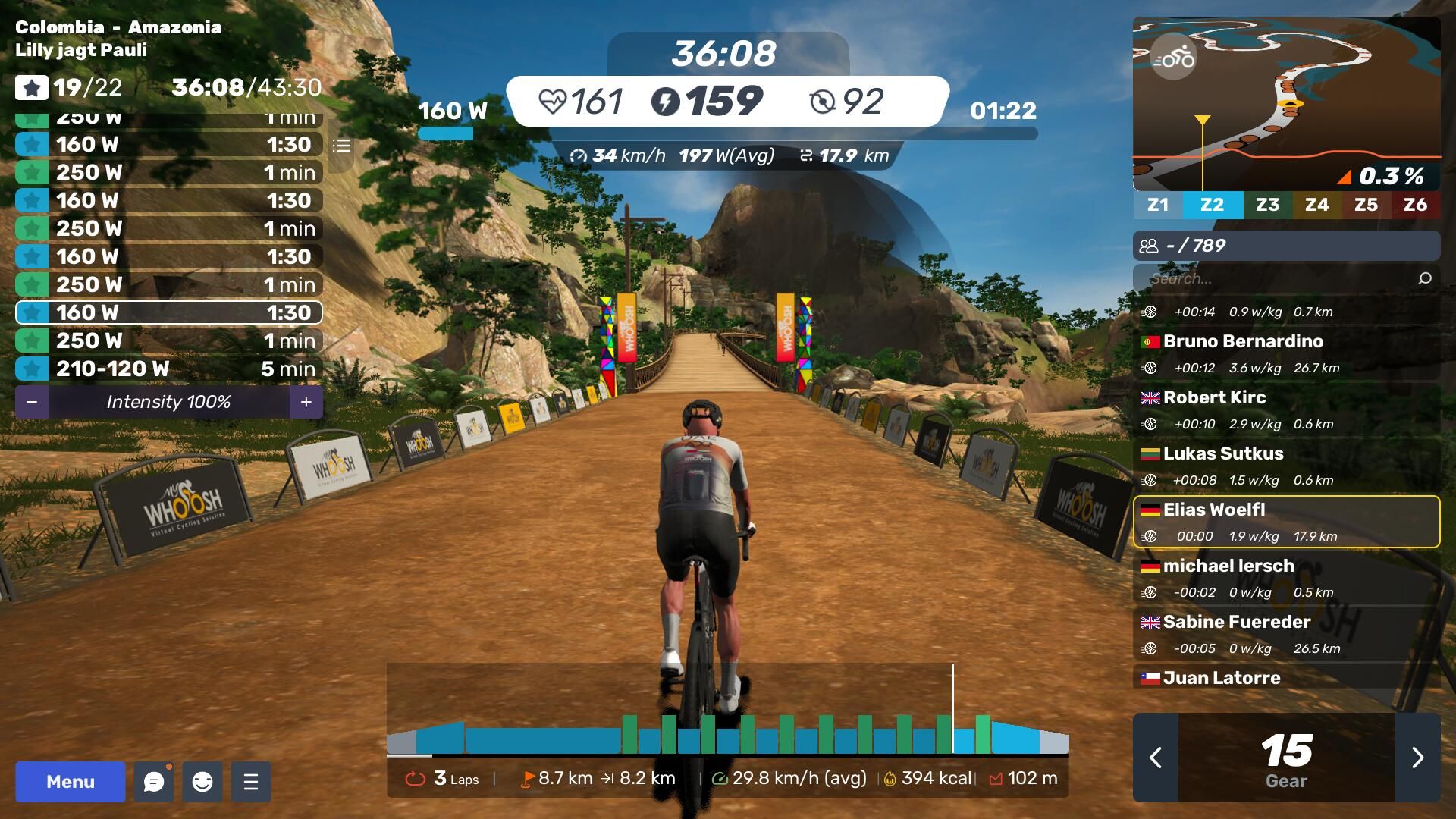Click the Z2 power zone tab
This screenshot has width=1456, height=819.
point(1212,205)
